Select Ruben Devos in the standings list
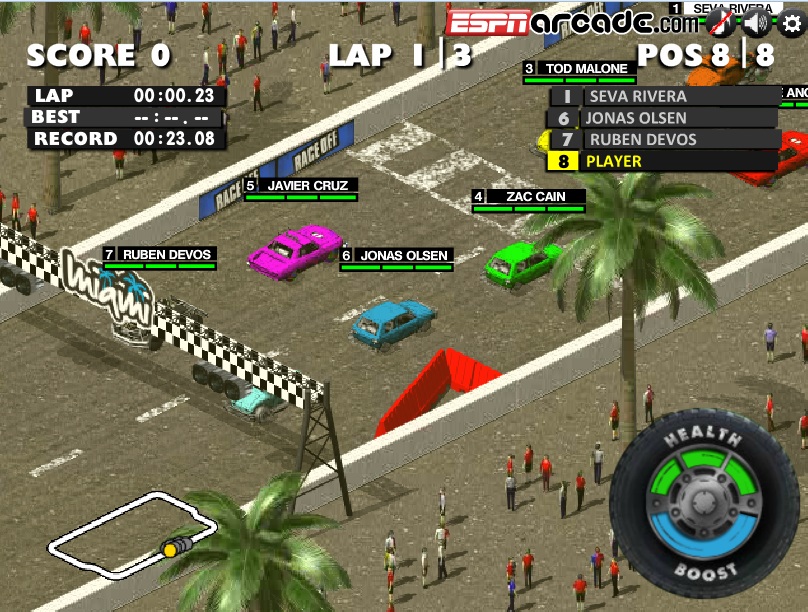Viewport: 808px width, 612px height. point(664,139)
